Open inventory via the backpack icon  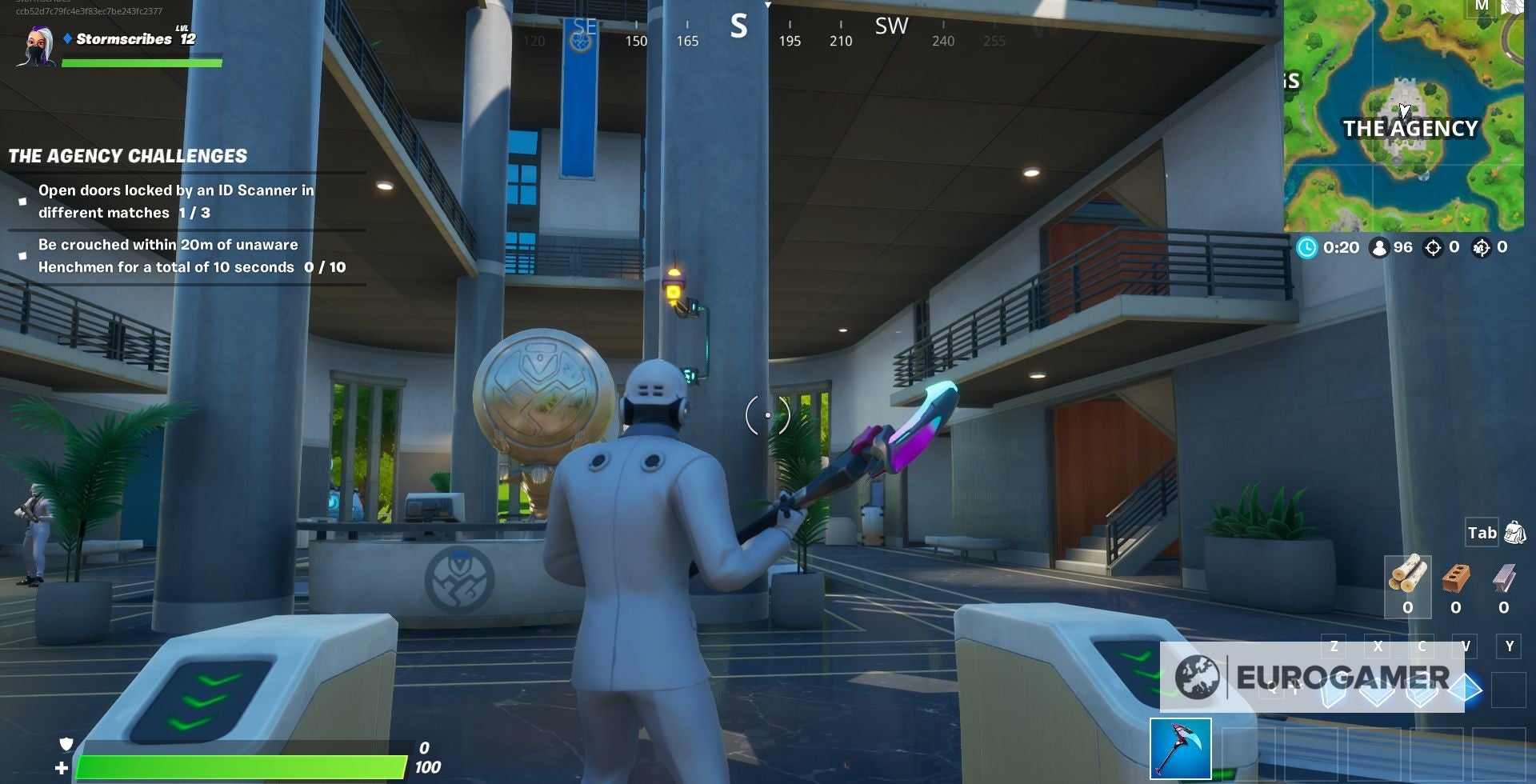(1515, 532)
